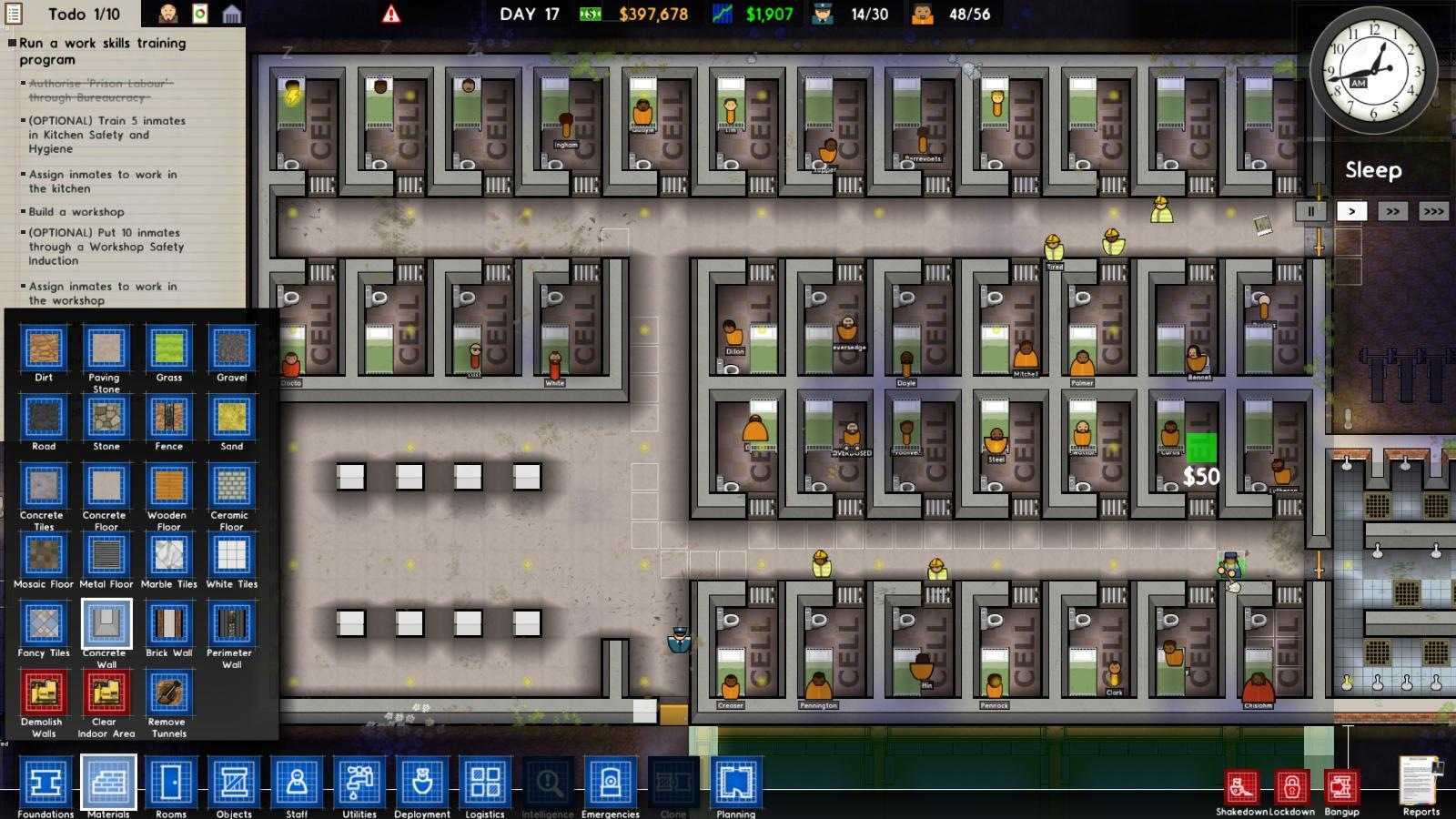Viewport: 1456px width, 819px height.
Task: Close the Materials panel
Action: click(x=108, y=783)
